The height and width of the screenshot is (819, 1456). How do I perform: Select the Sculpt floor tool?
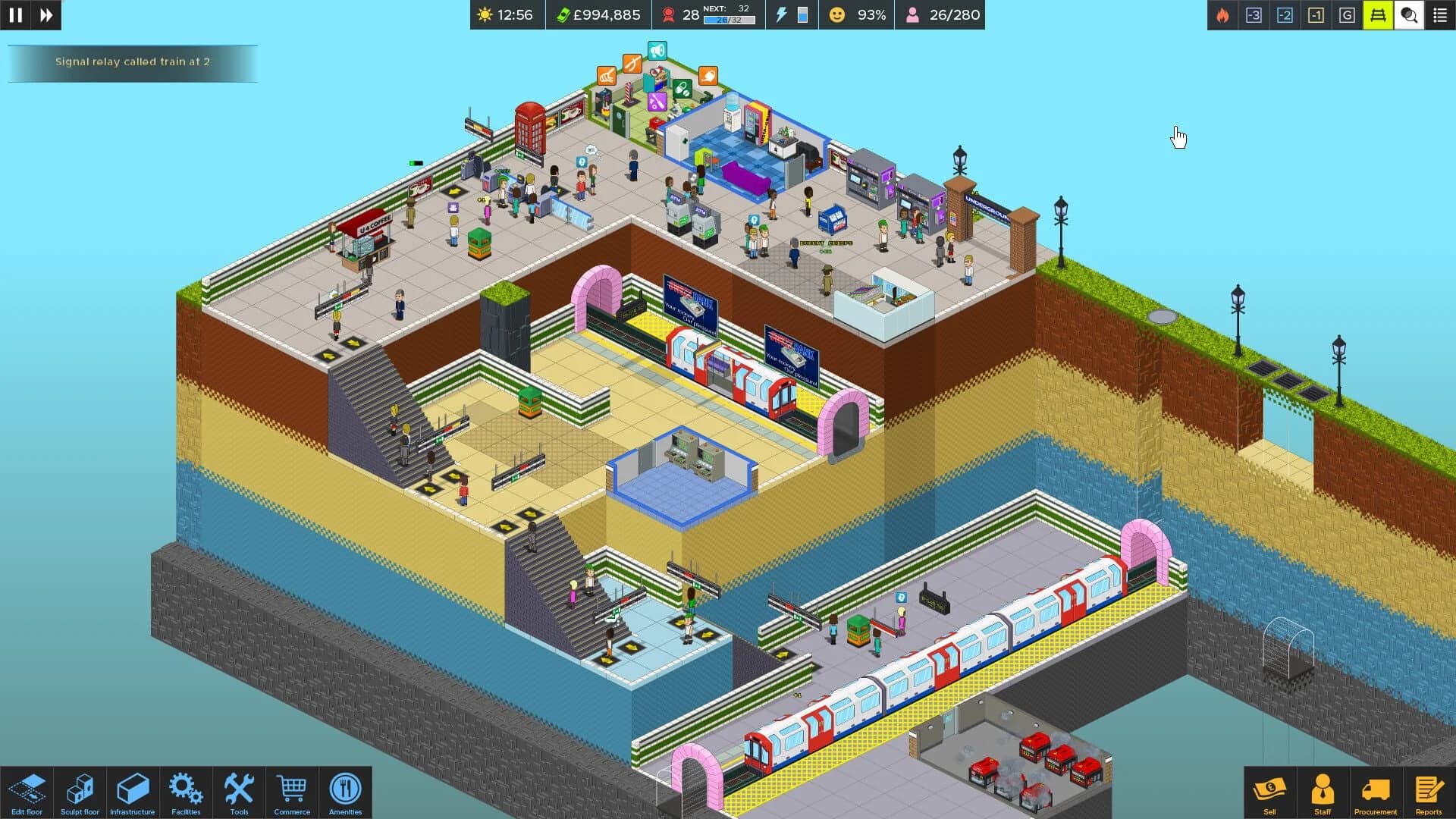79,791
